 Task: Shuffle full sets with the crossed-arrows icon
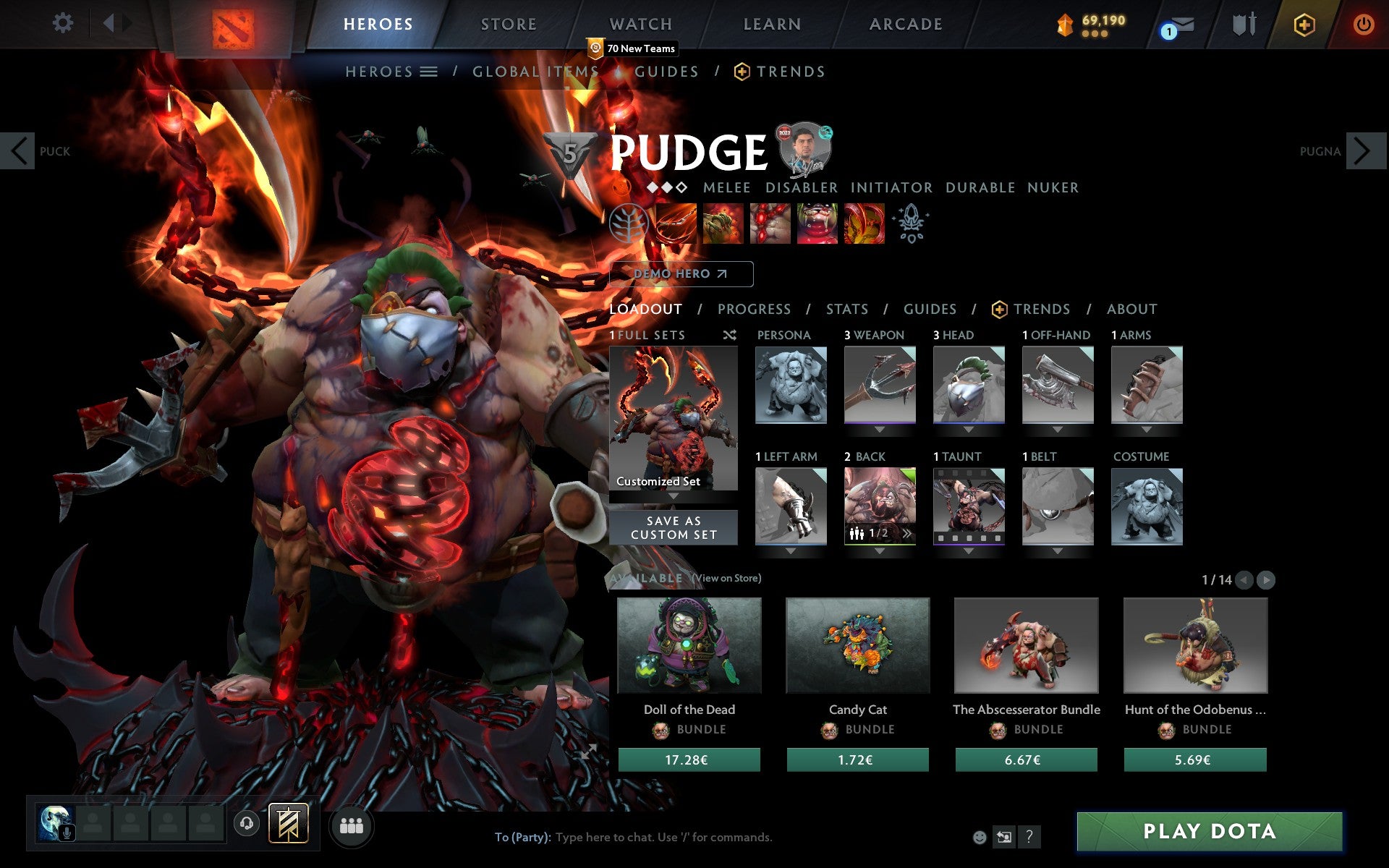tap(729, 336)
